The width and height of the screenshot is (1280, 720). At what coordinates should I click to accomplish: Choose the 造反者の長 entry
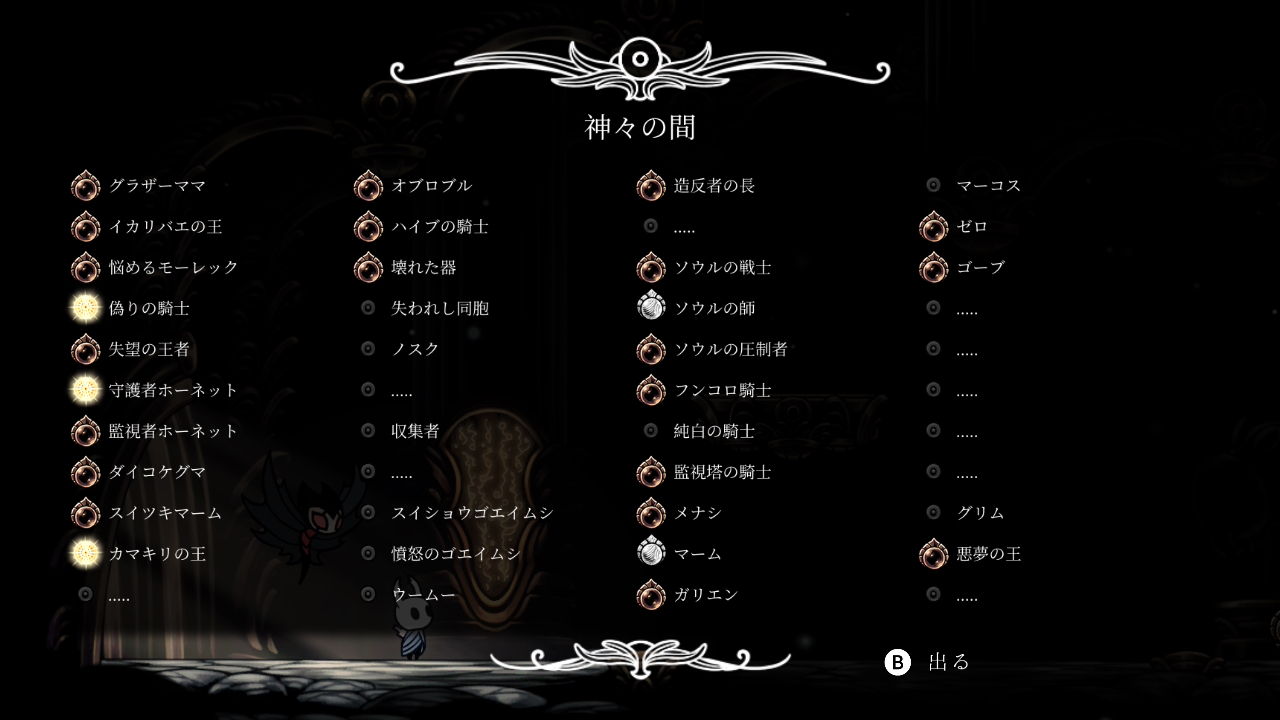tap(714, 186)
